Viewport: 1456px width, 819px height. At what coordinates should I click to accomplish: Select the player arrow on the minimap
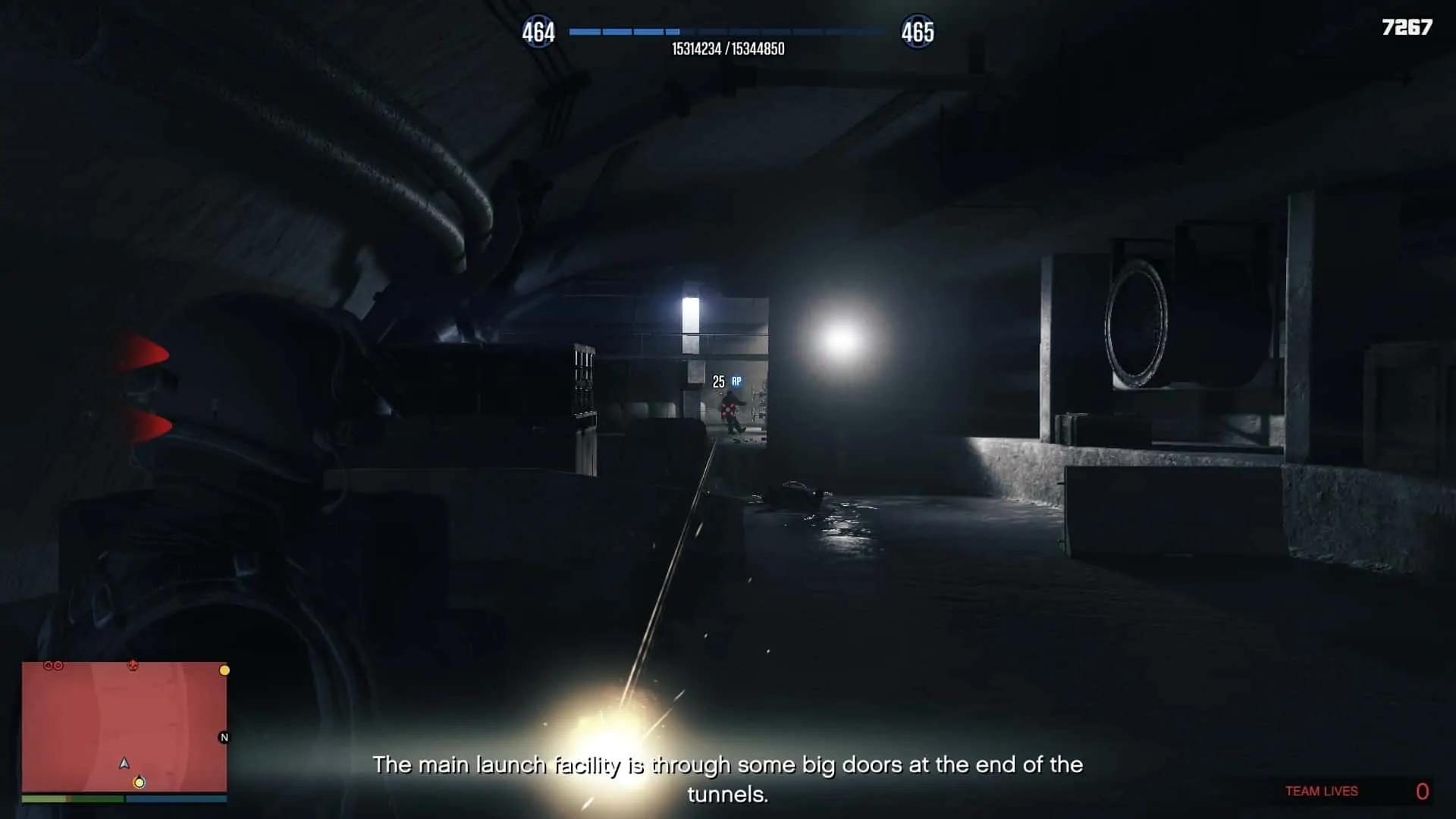click(124, 764)
